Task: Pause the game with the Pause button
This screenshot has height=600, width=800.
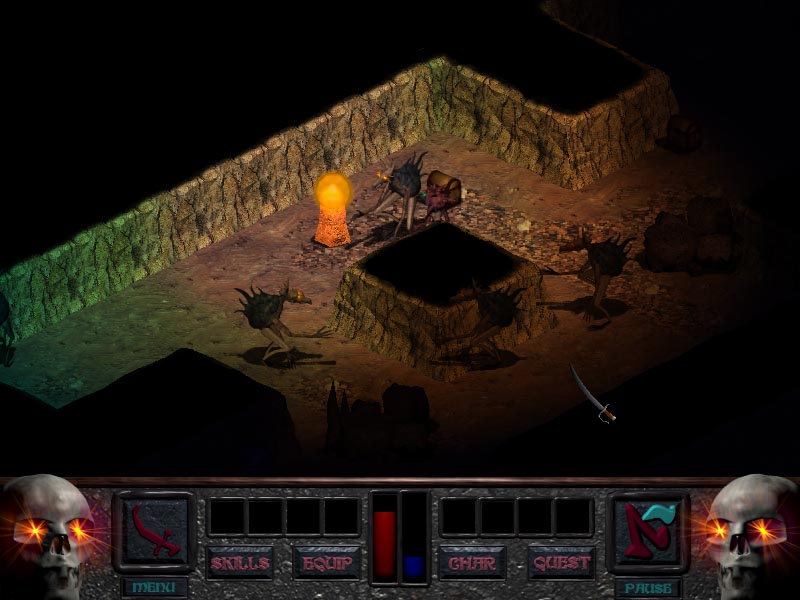Action: (647, 587)
